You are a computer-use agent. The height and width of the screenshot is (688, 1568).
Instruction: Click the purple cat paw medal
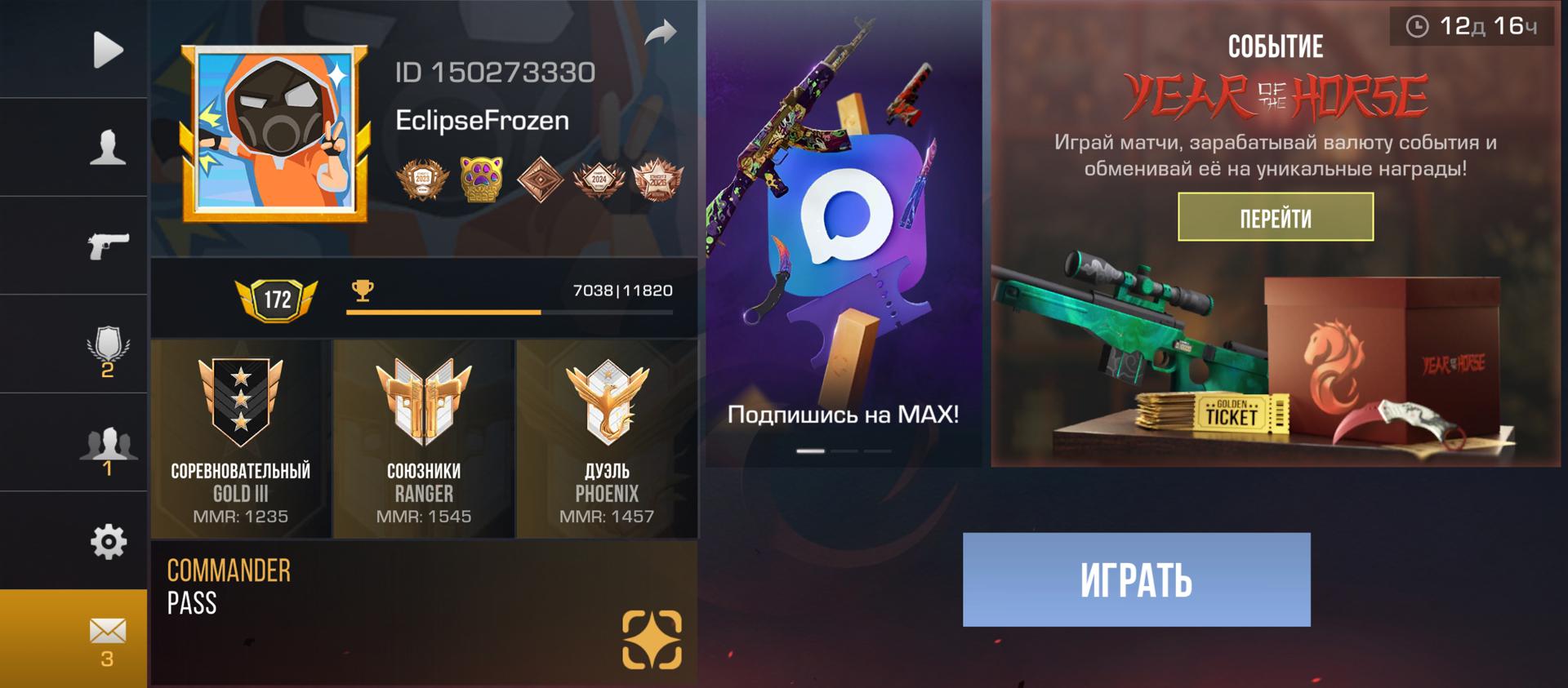click(480, 179)
